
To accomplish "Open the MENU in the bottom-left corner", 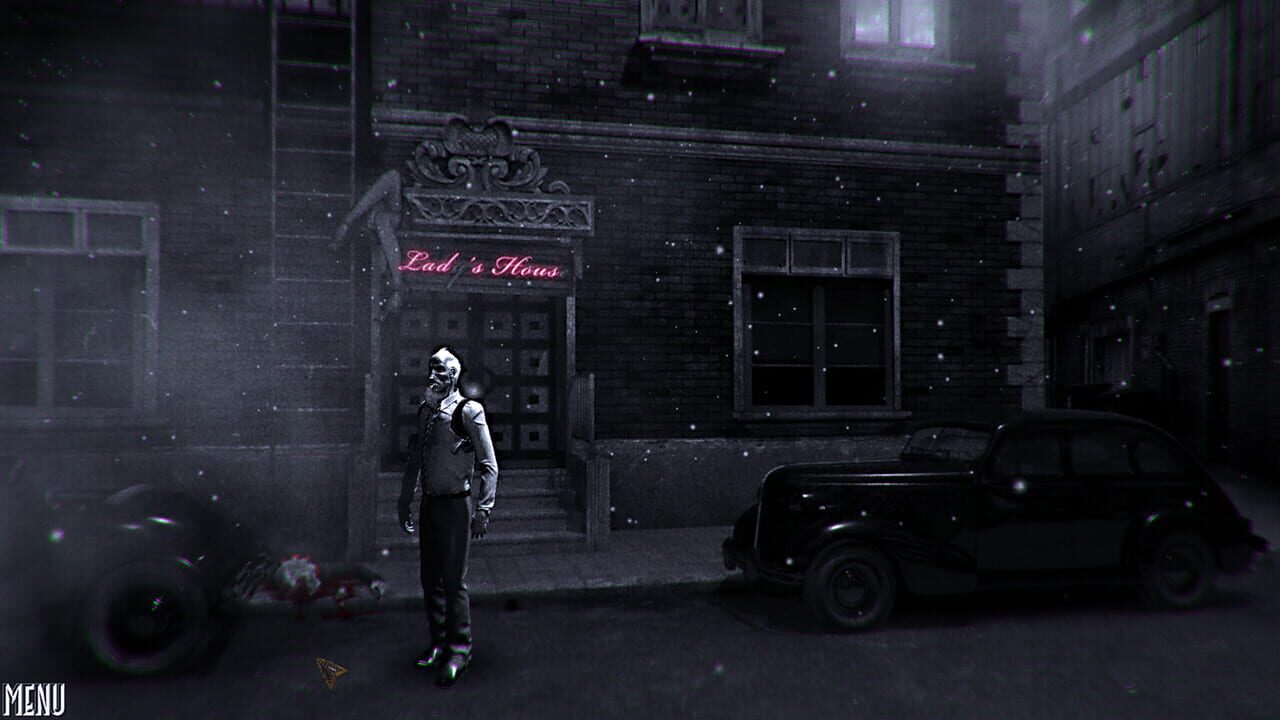I will pyautogui.click(x=33, y=697).
